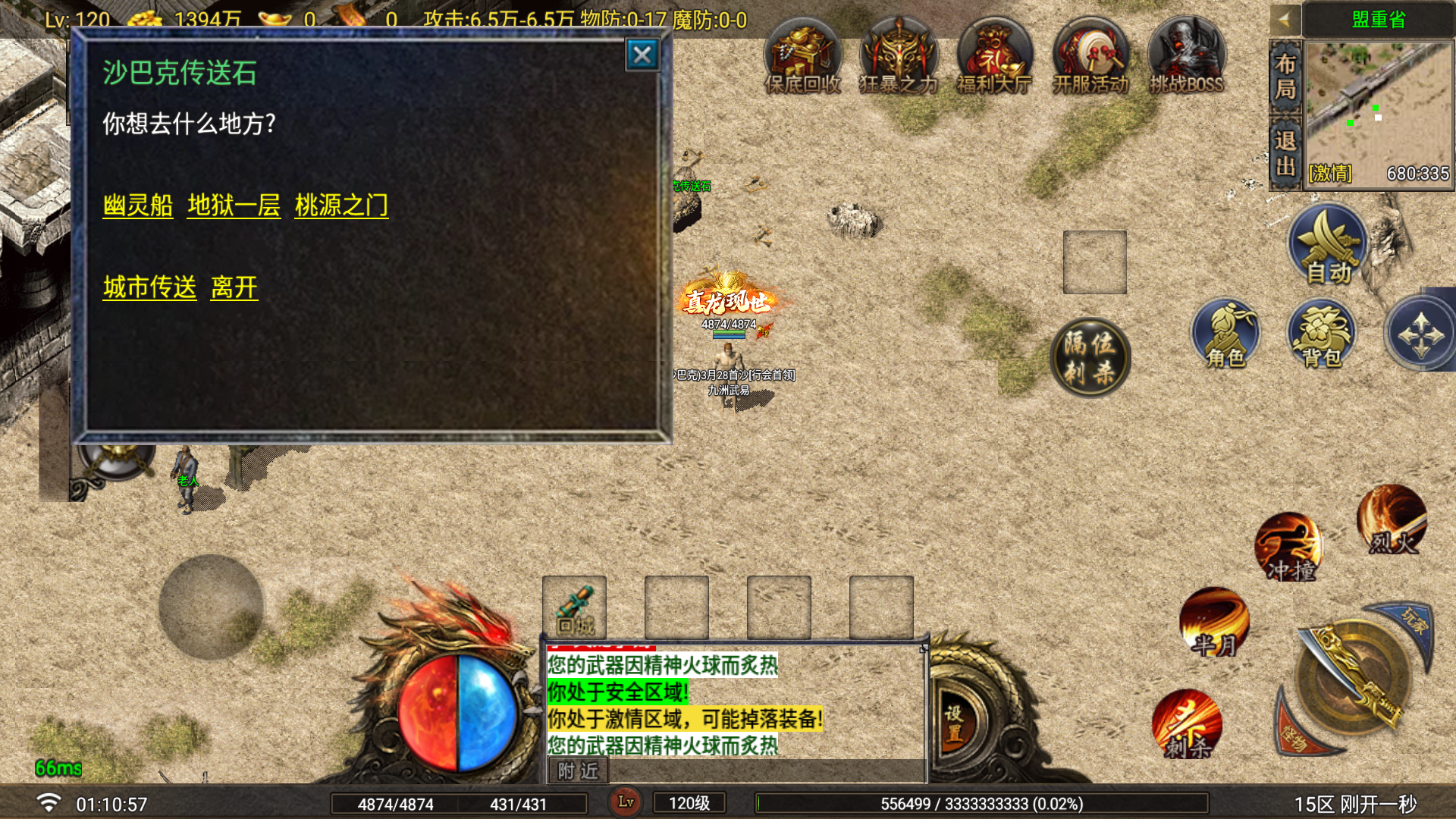Select 地狱一层 as destination
Screen dimensions: 1456x819
click(234, 206)
